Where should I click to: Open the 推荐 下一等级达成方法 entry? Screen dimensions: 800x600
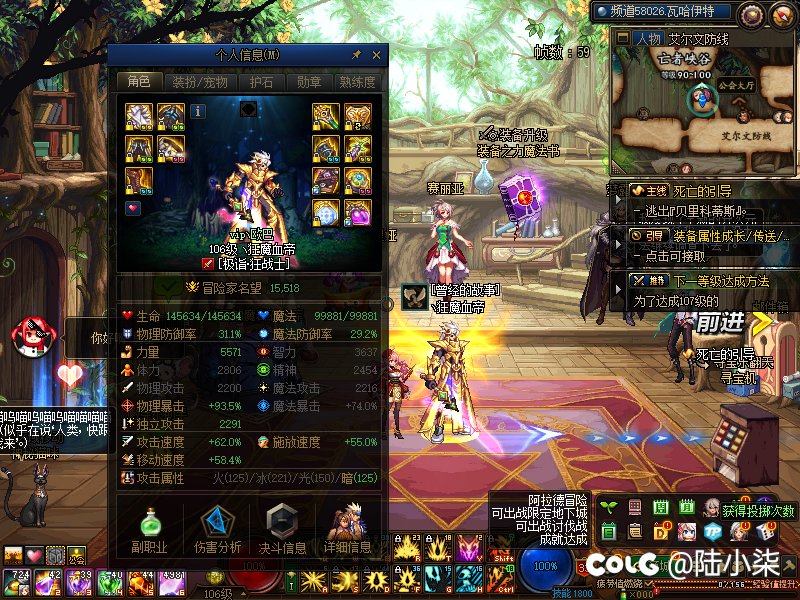(x=700, y=282)
